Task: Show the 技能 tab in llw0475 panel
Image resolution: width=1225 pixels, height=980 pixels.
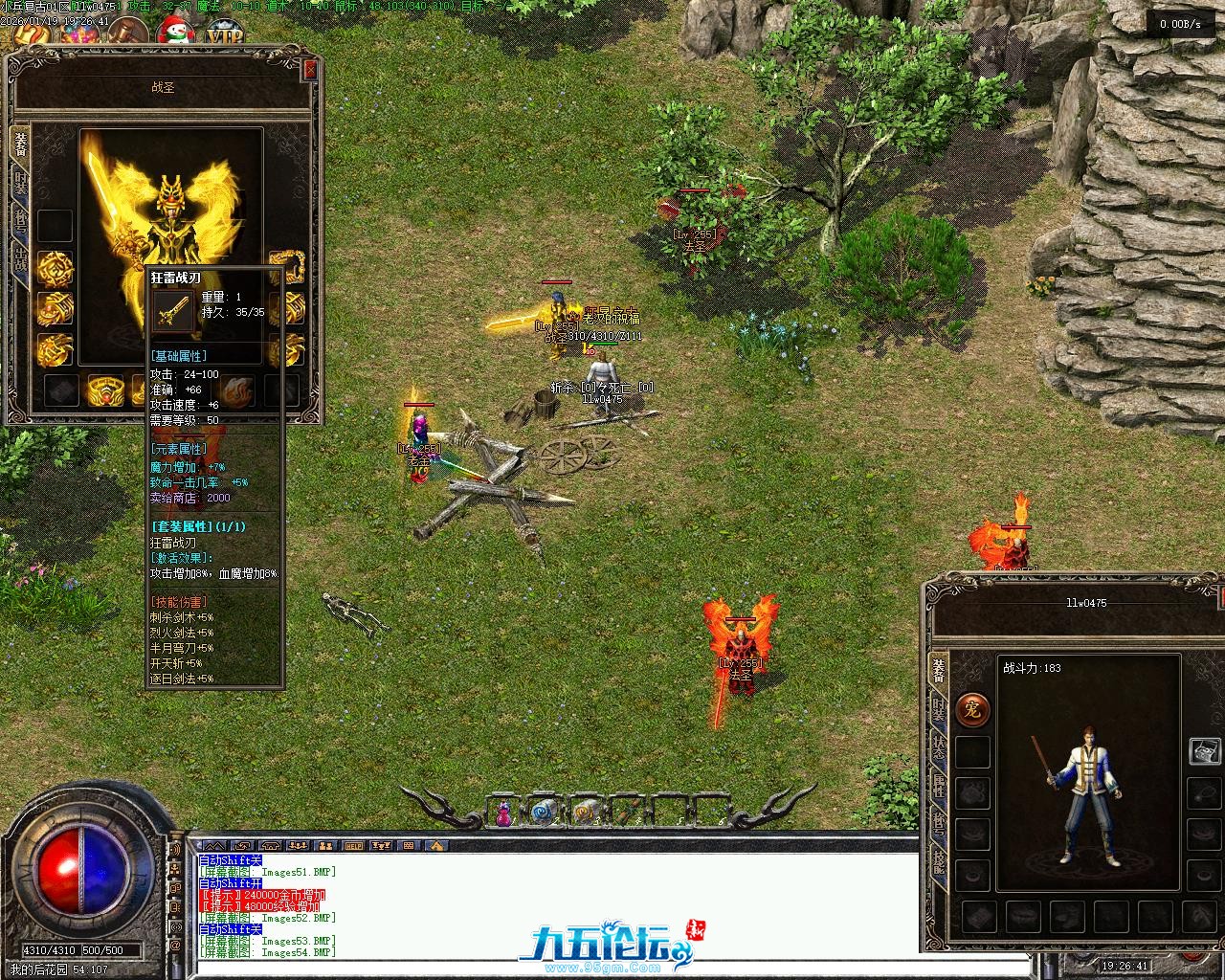Action: (939, 863)
